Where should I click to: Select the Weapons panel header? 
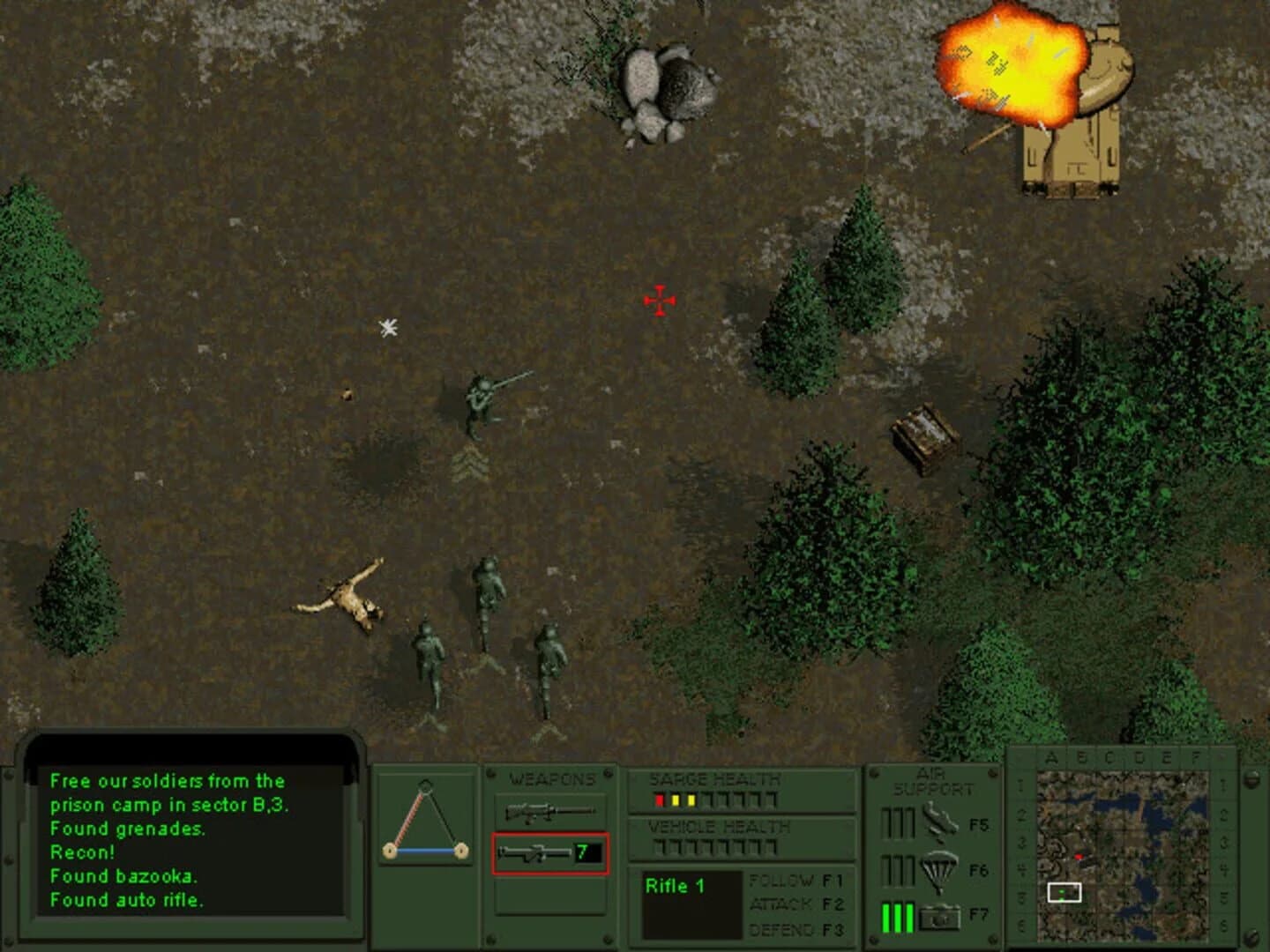pyautogui.click(x=550, y=777)
